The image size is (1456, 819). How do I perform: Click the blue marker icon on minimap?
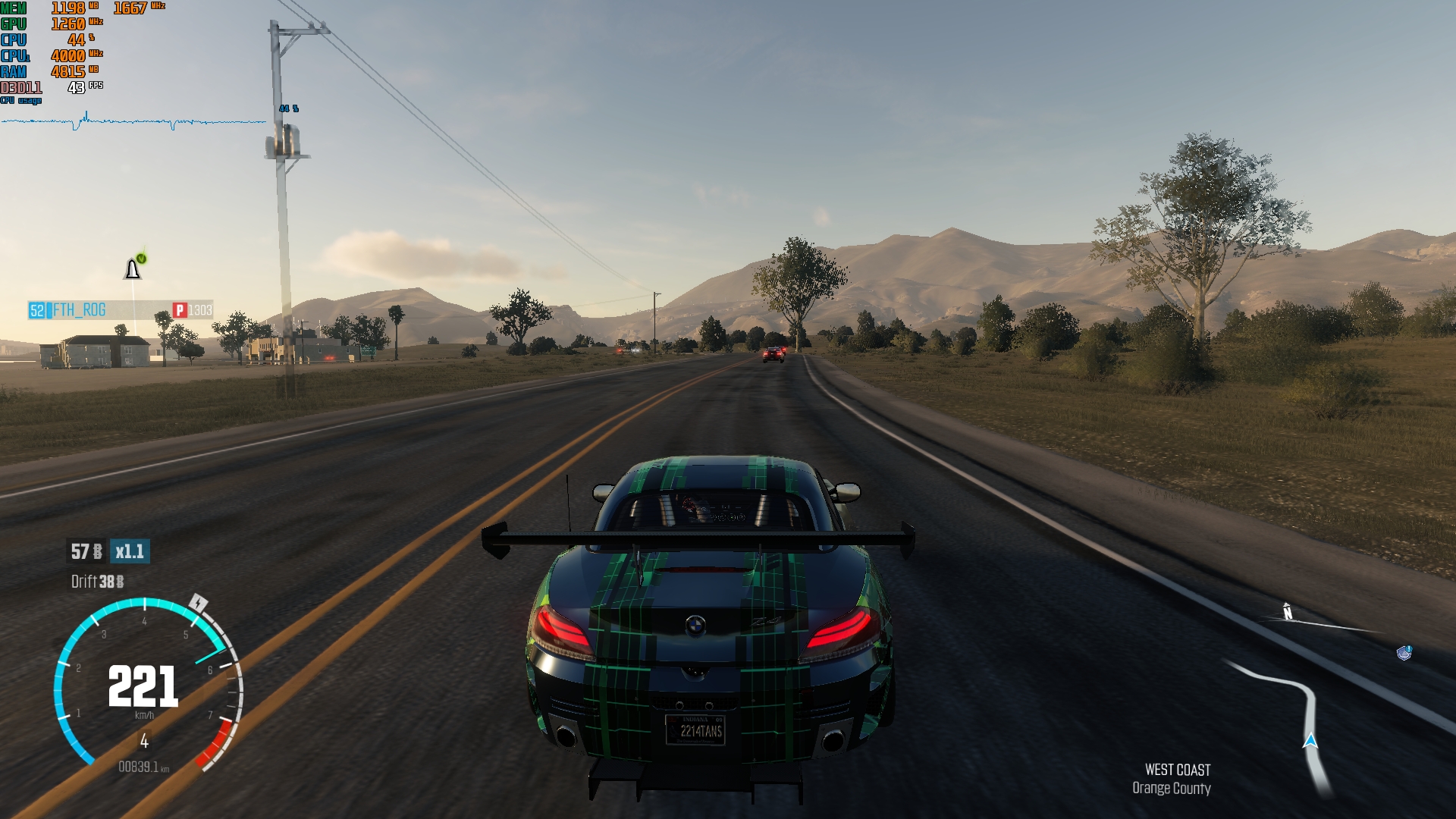pos(1404,653)
